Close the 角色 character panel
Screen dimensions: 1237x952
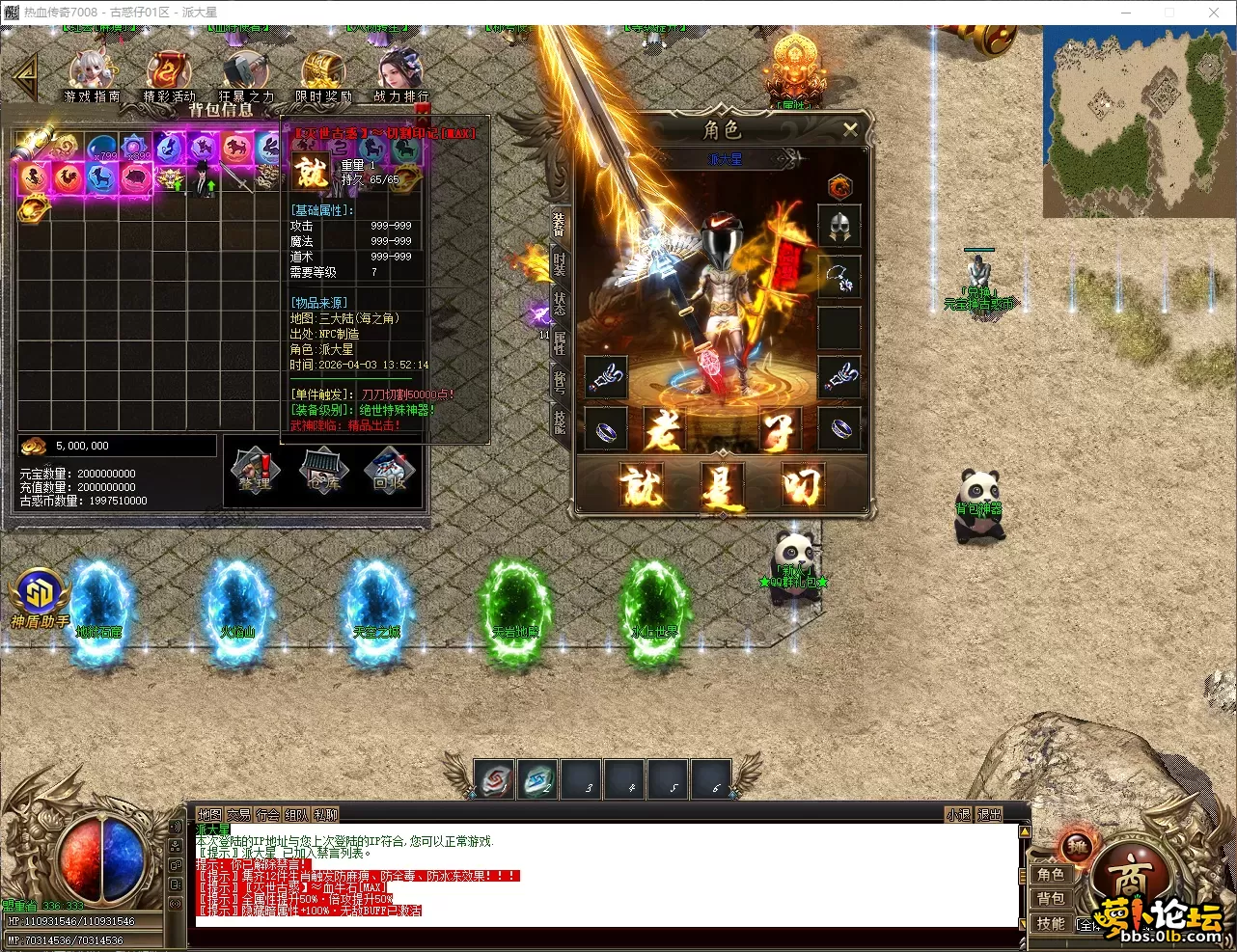coord(850,129)
